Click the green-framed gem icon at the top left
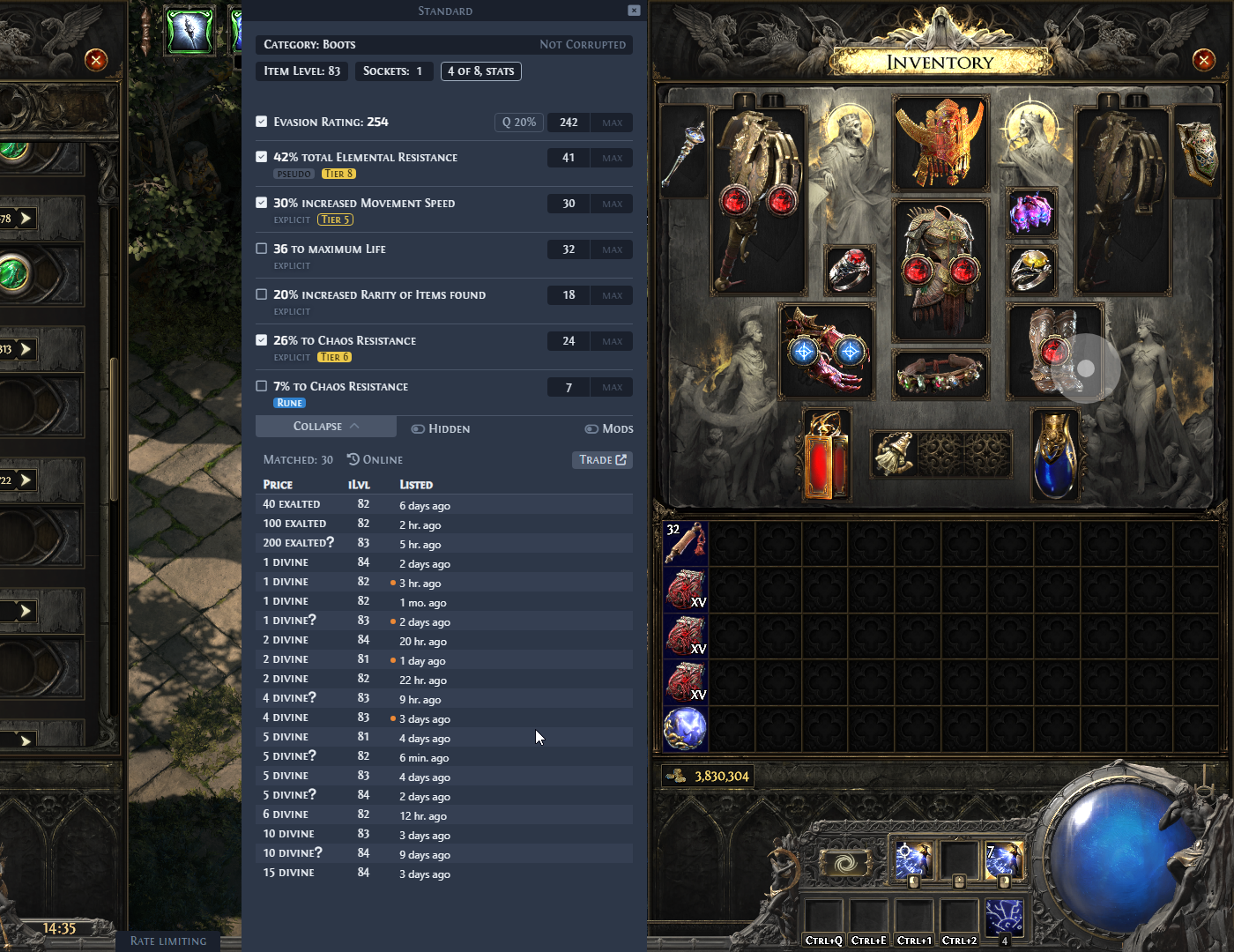The height and width of the screenshot is (952, 1234). [x=190, y=29]
